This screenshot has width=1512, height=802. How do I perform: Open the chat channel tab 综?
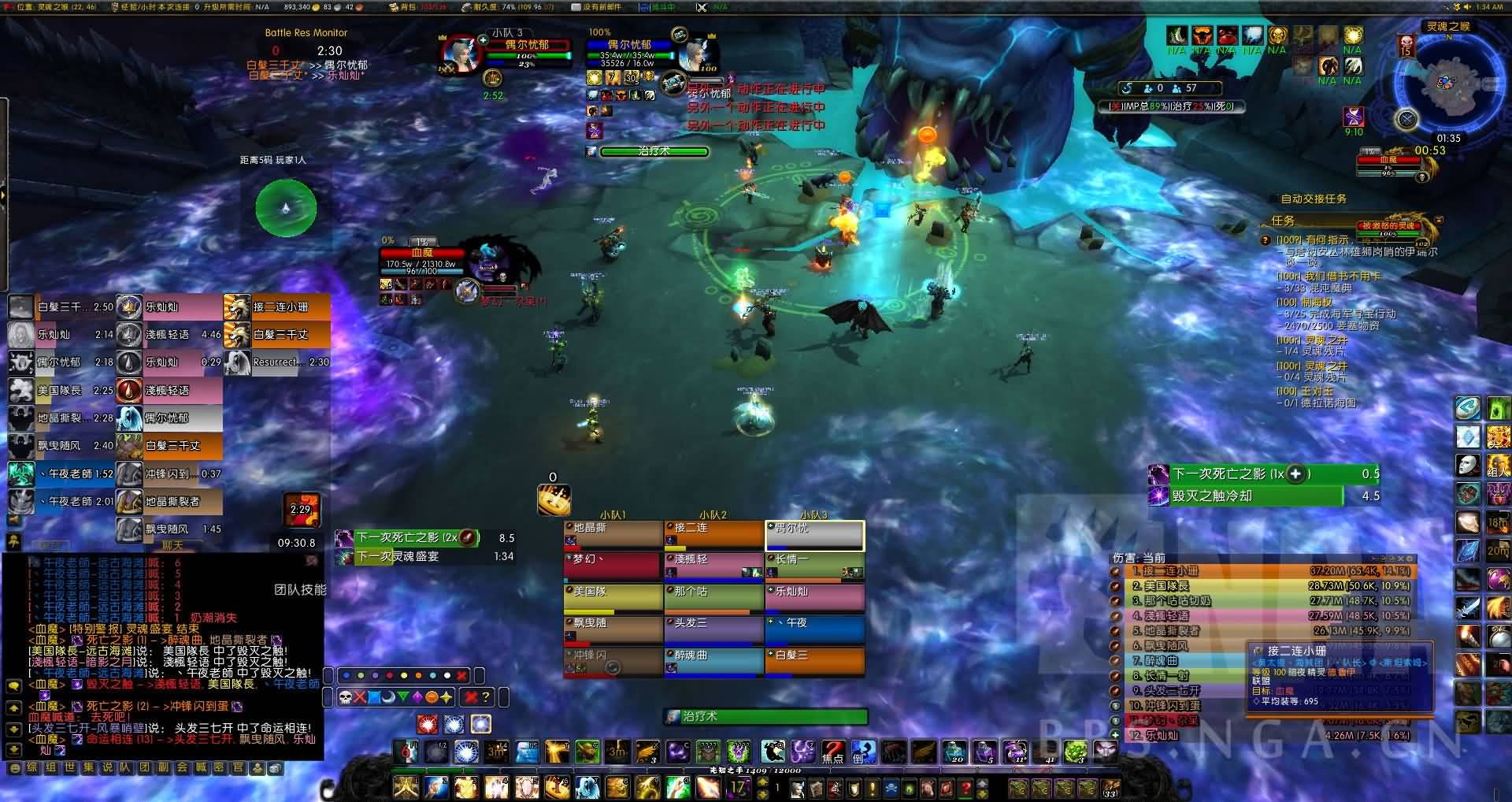(x=32, y=767)
